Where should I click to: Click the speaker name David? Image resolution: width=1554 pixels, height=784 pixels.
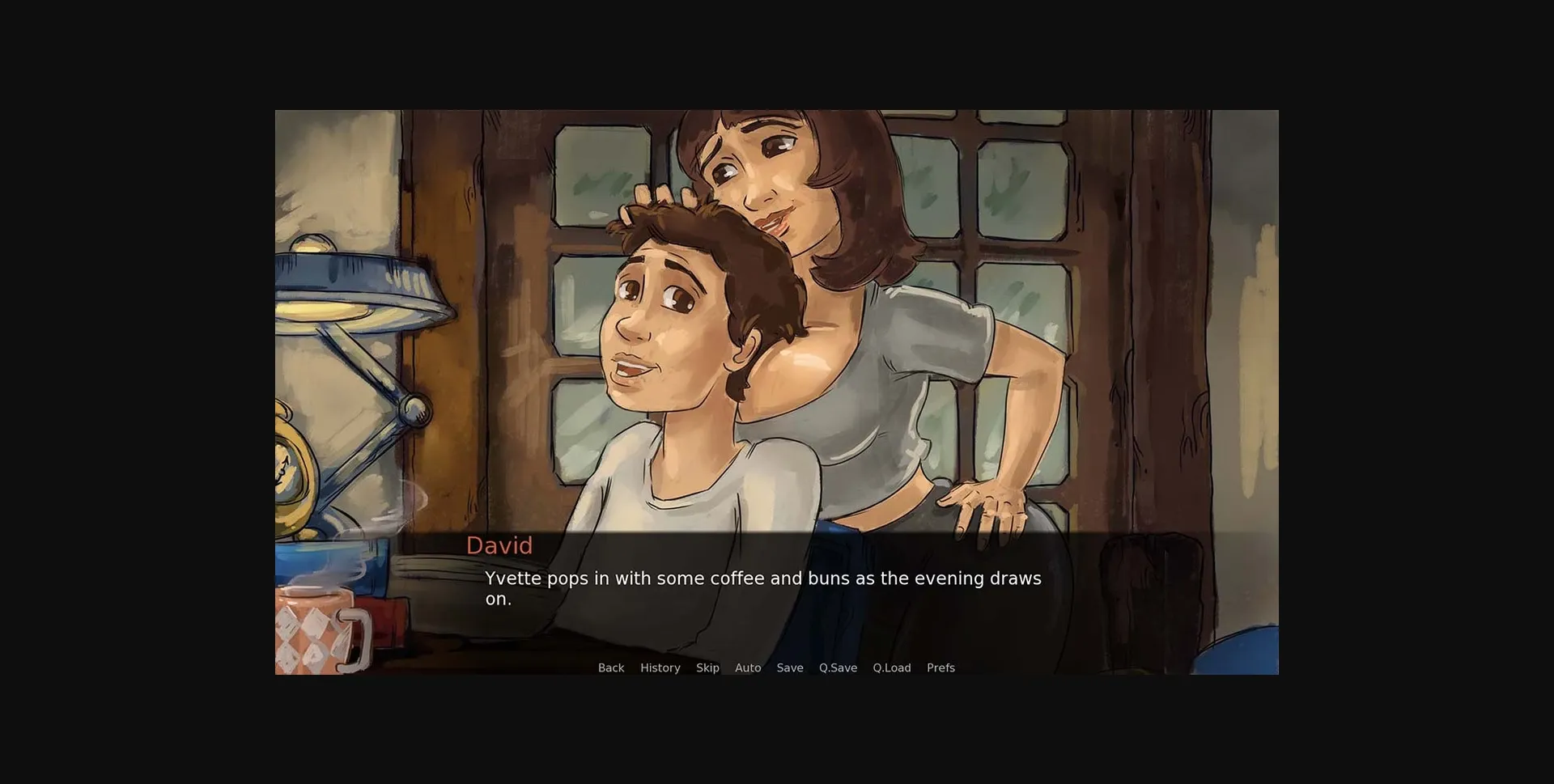tap(499, 546)
